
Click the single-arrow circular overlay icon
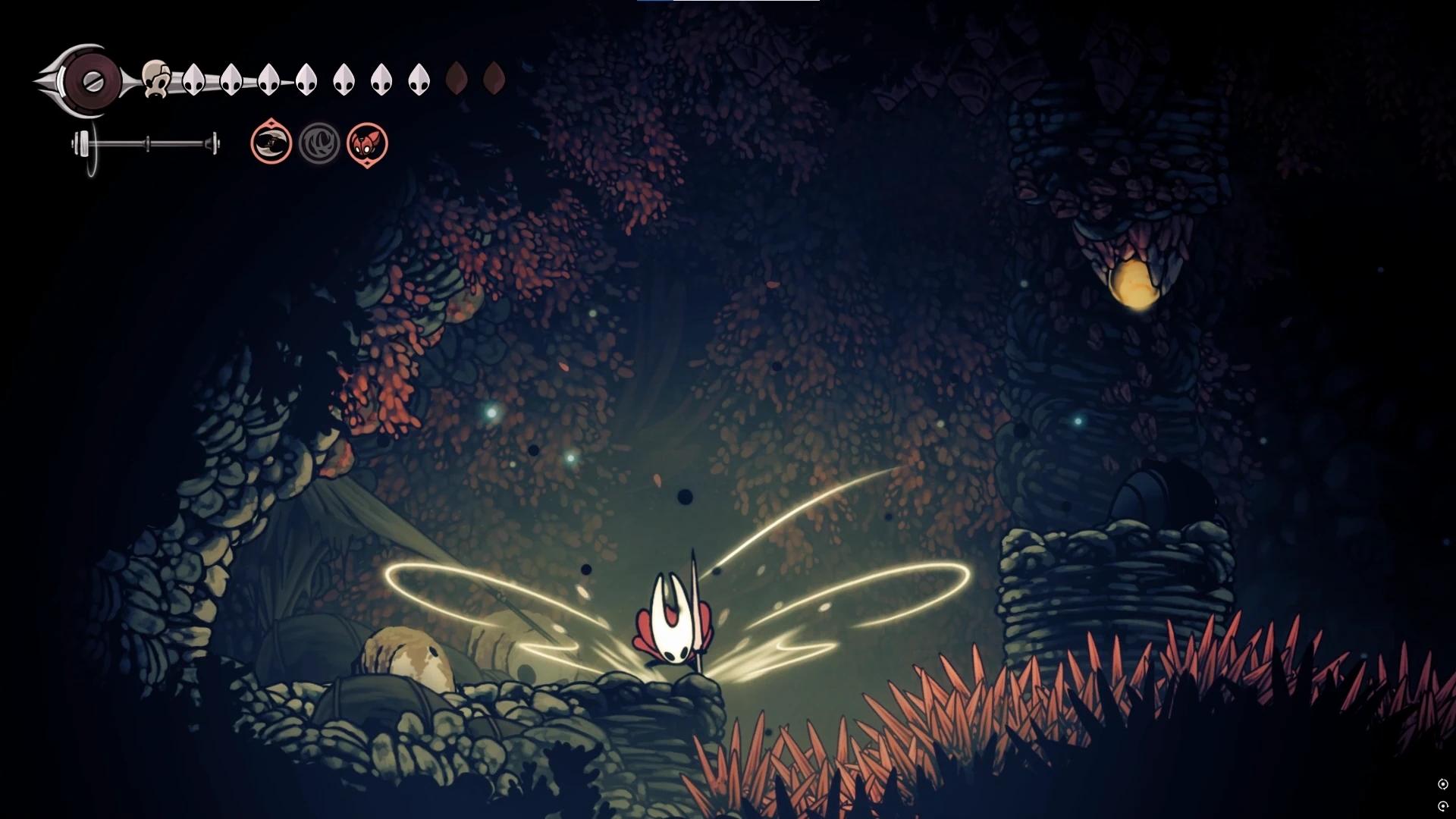(1443, 806)
